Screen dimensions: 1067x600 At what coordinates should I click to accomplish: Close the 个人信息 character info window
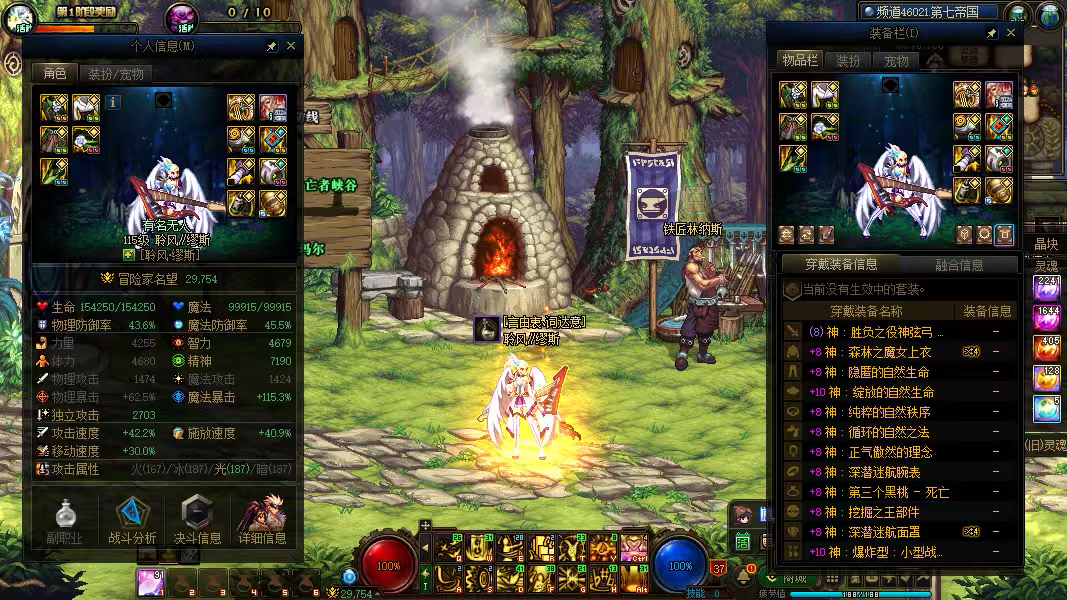291,46
